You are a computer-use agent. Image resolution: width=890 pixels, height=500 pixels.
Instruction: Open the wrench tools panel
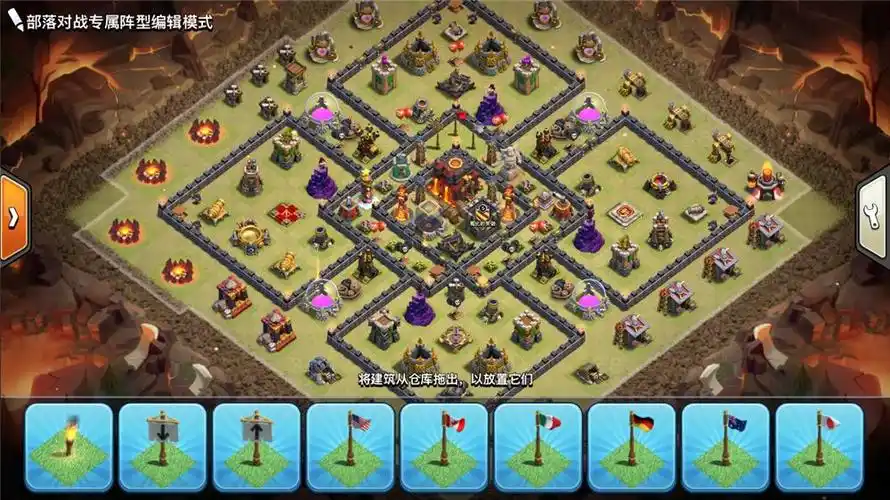(x=874, y=219)
